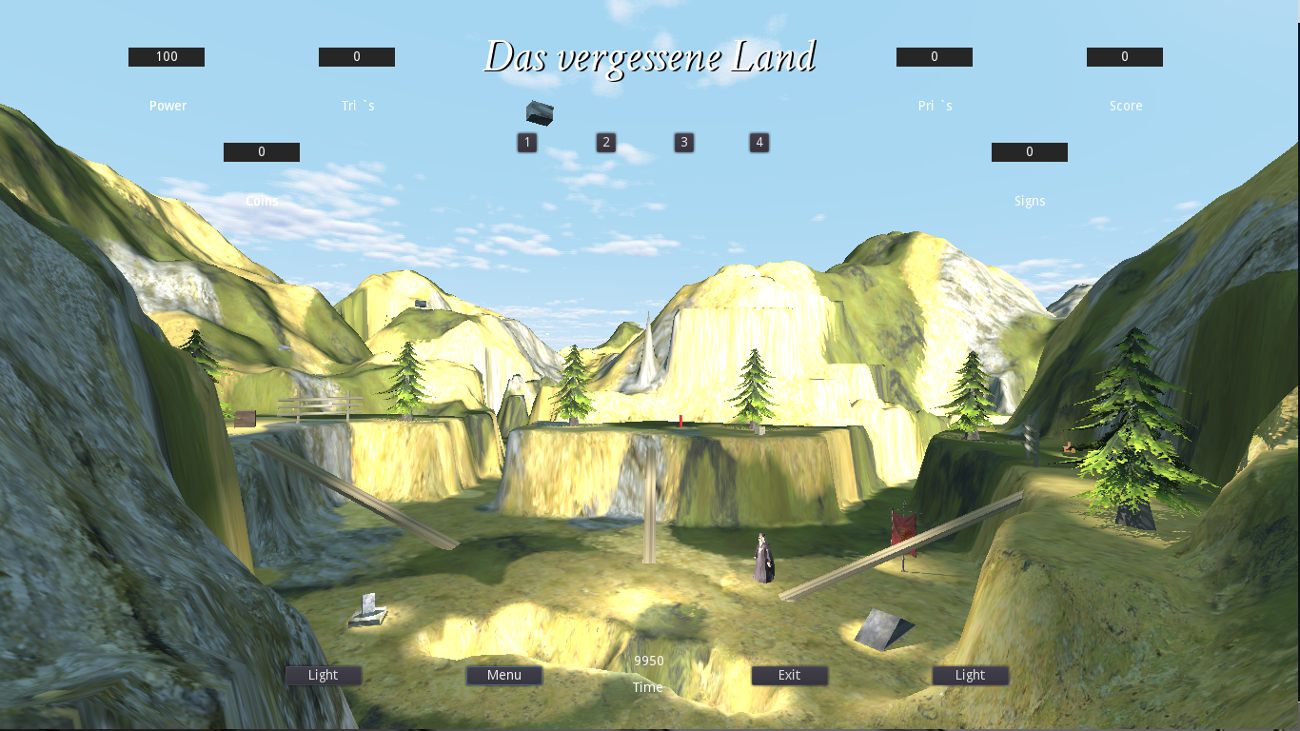Select hotbar slot 2

point(605,142)
